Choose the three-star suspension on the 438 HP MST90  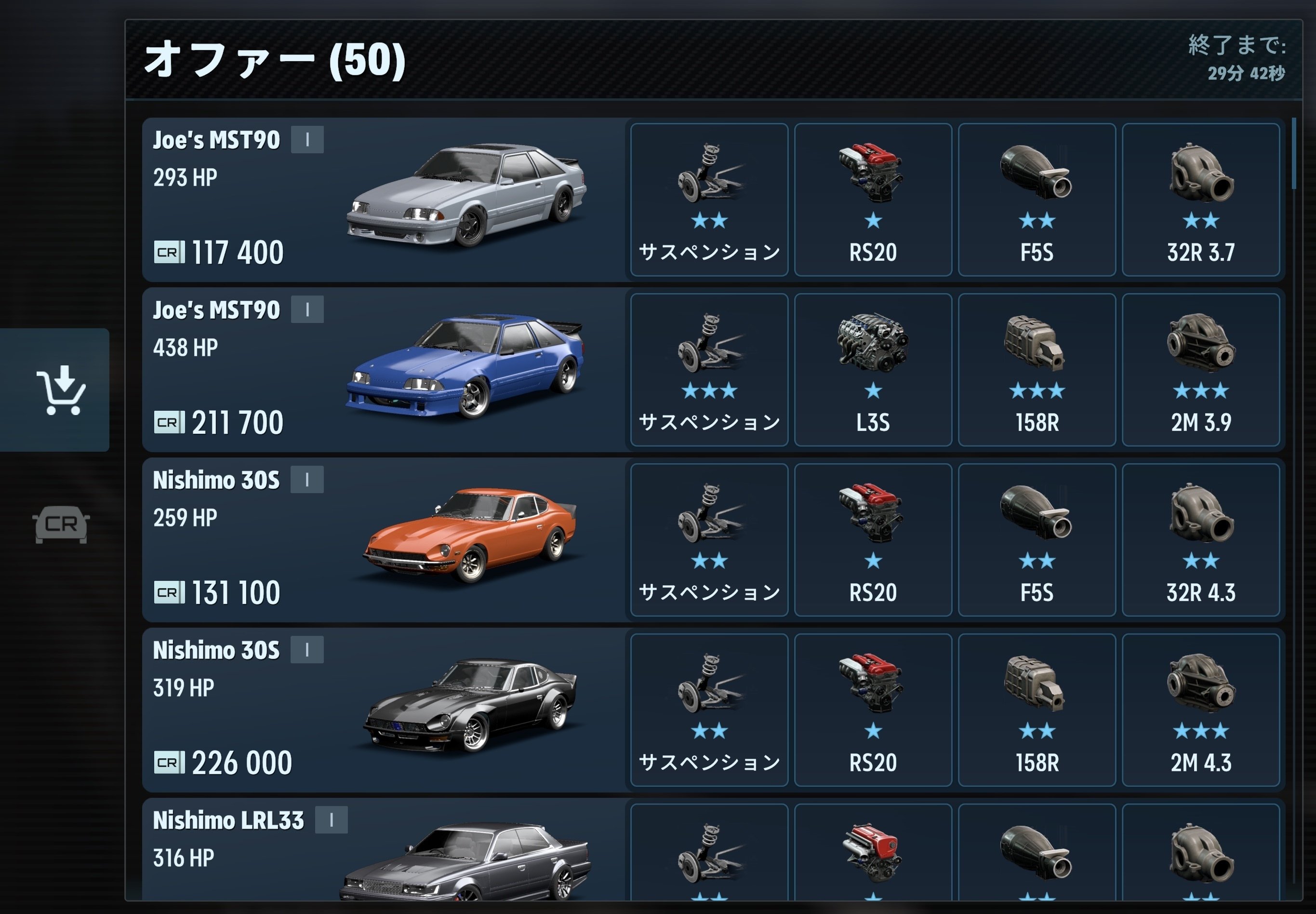(709, 369)
